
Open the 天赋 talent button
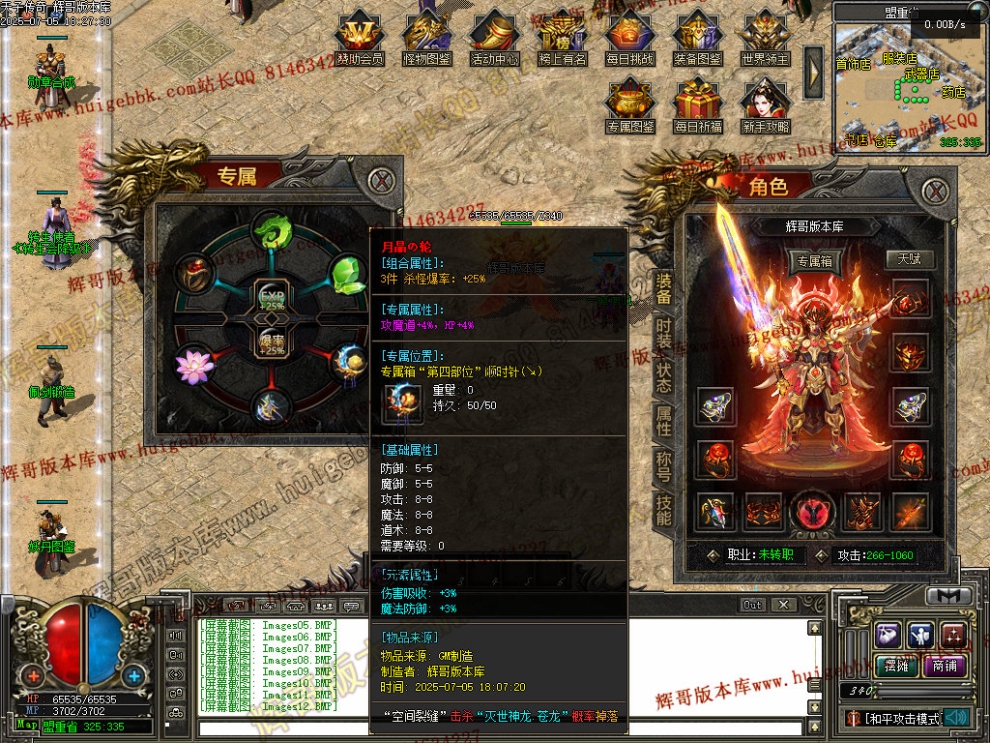909,259
